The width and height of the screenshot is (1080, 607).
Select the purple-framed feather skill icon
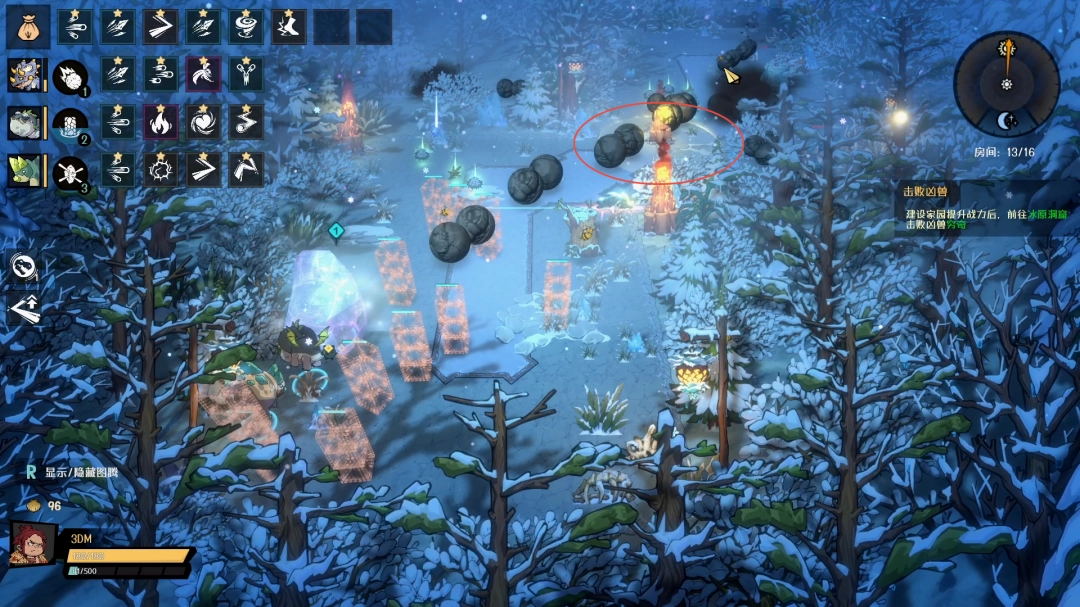(203, 74)
